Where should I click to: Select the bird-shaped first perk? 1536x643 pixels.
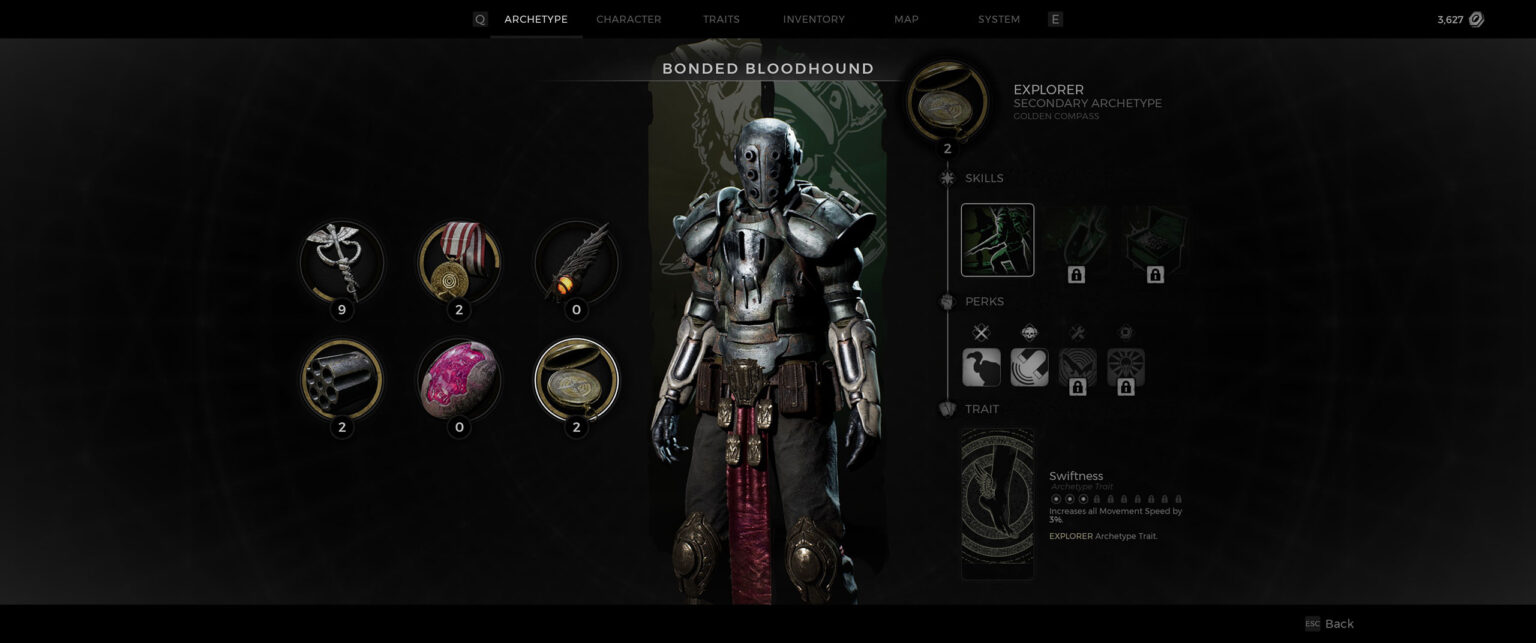click(981, 367)
